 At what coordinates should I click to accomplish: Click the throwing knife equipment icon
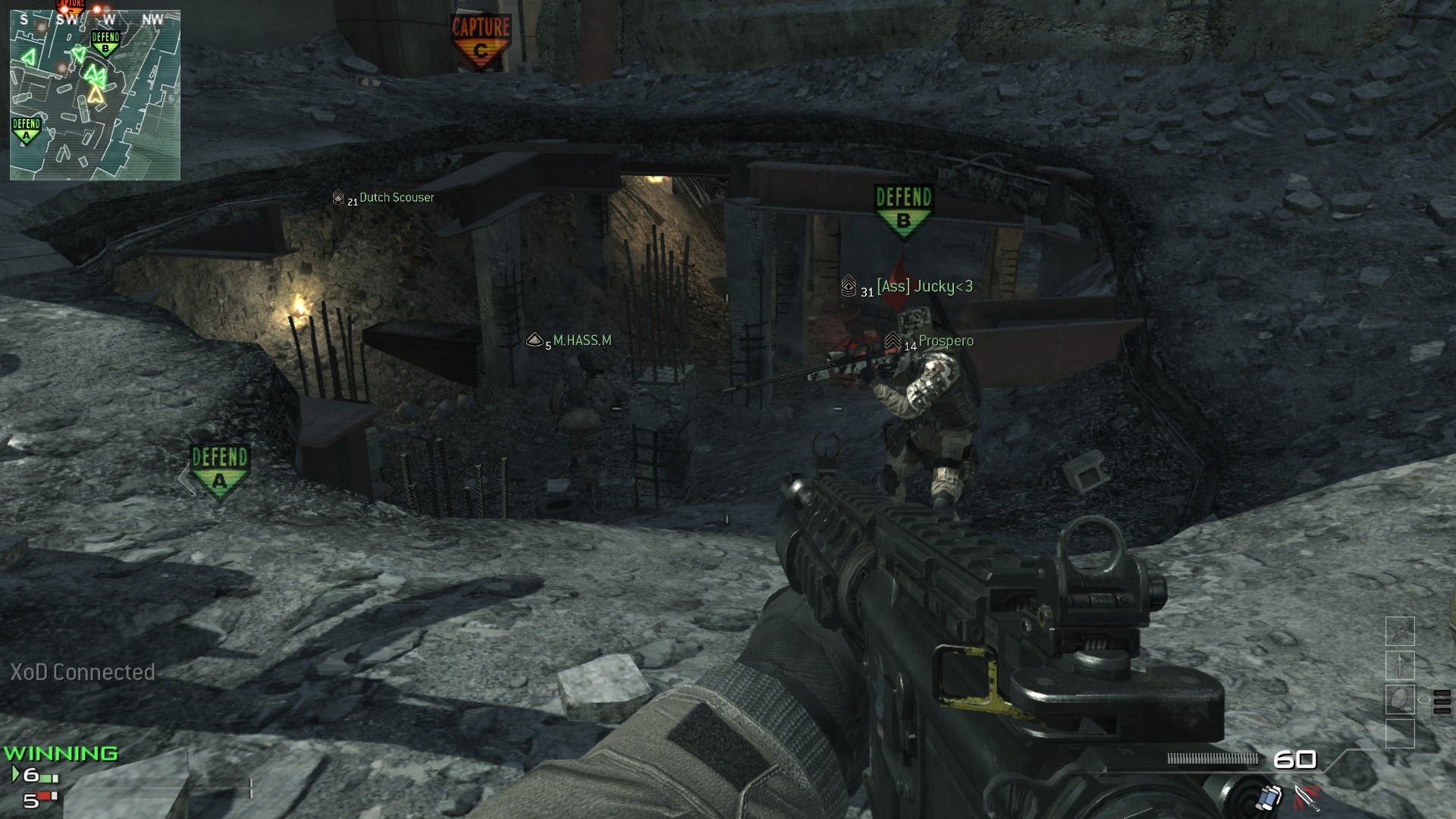(x=1307, y=798)
